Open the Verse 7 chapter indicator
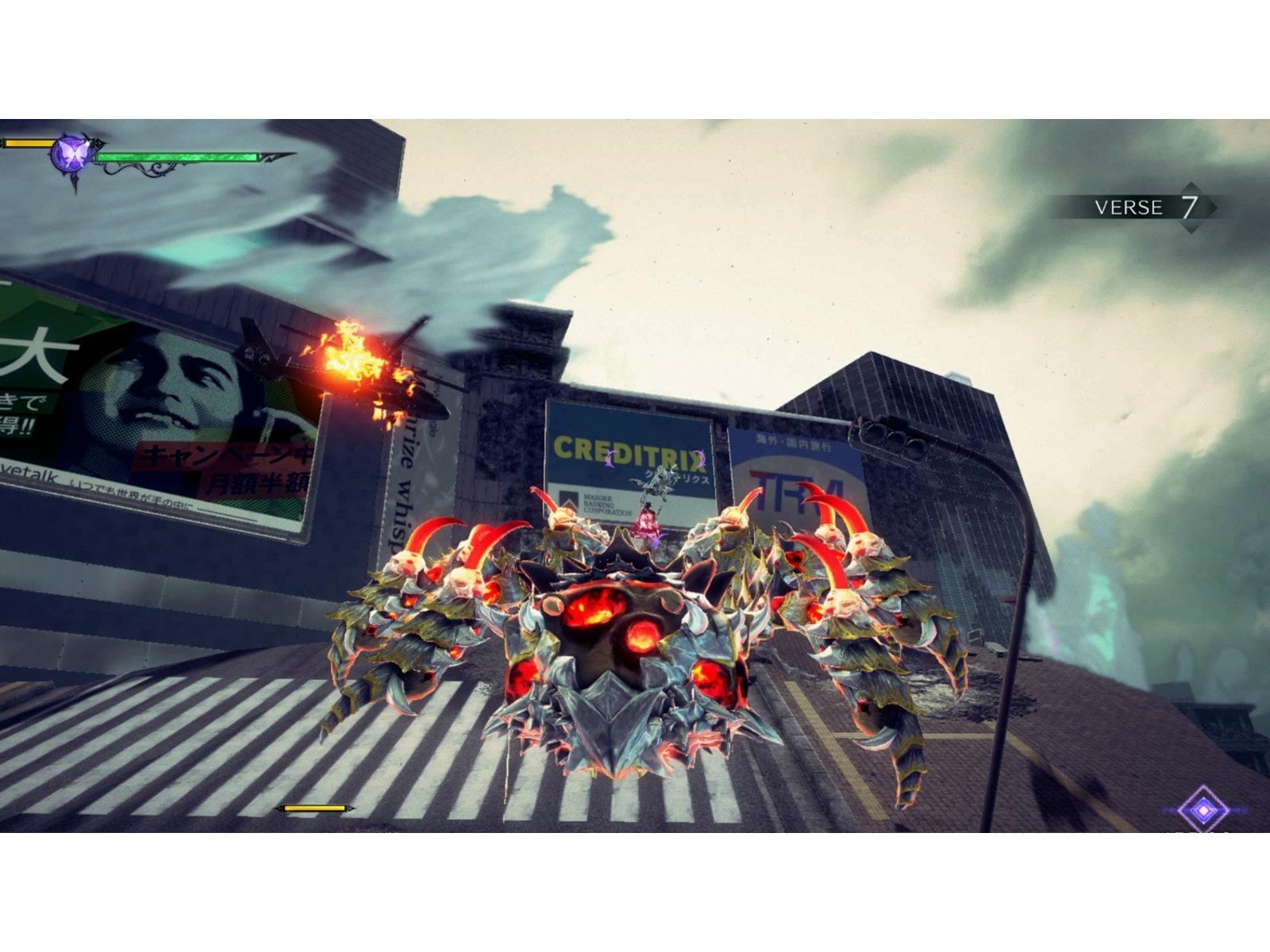 click(x=1145, y=208)
